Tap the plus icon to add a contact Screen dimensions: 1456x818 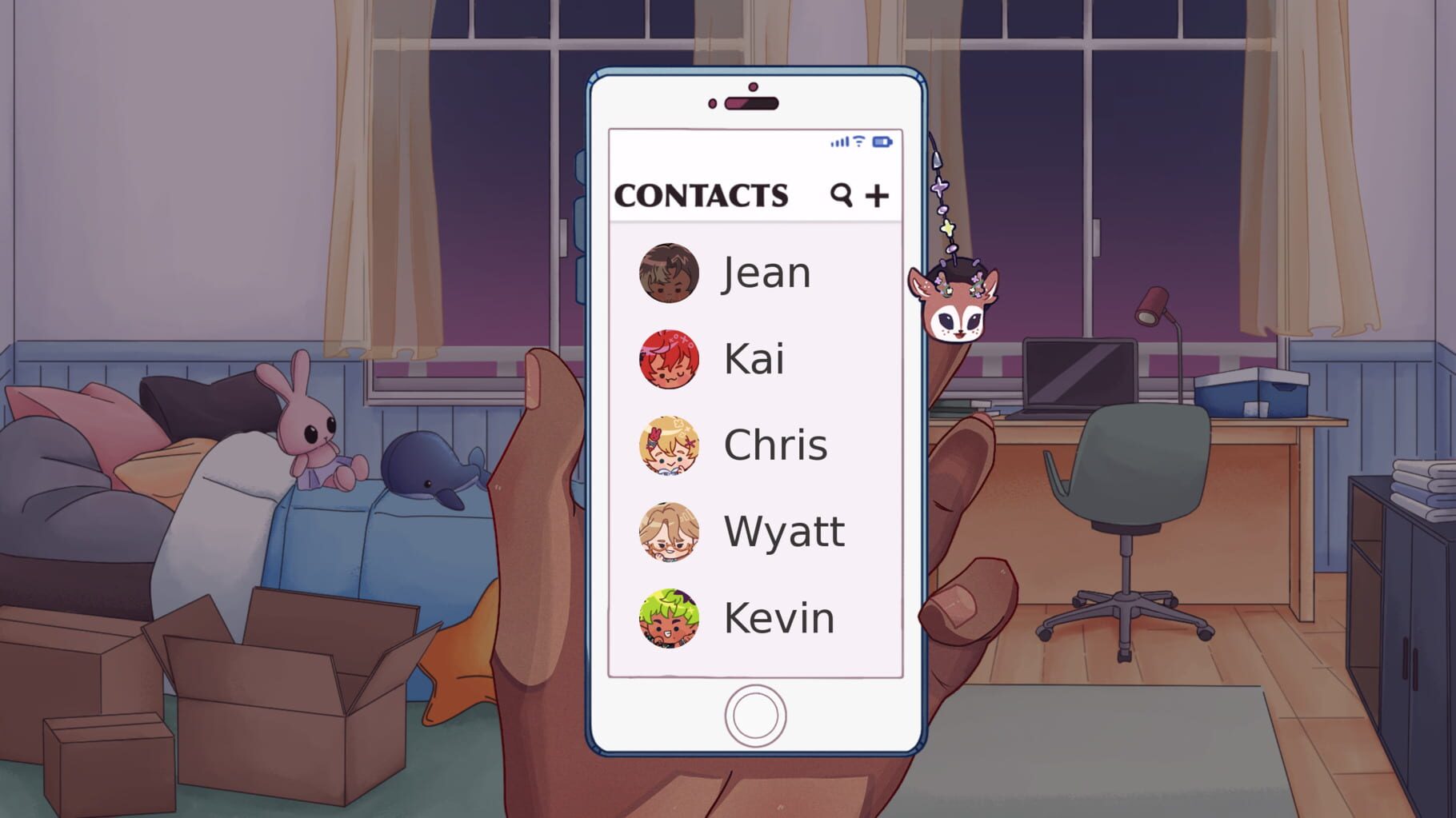(878, 194)
